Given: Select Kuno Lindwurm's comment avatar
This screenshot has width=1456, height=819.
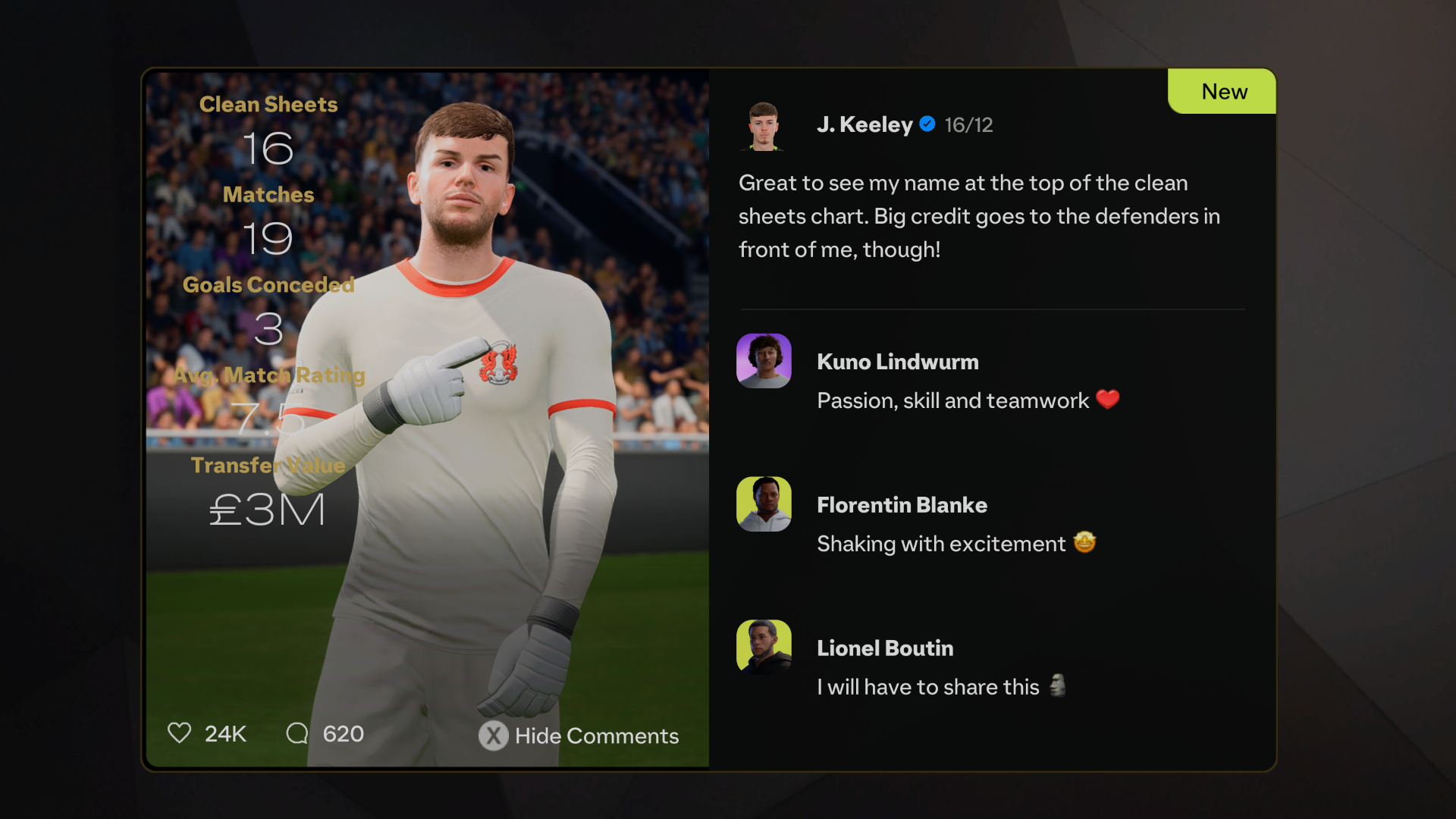Looking at the screenshot, I should click(x=764, y=361).
